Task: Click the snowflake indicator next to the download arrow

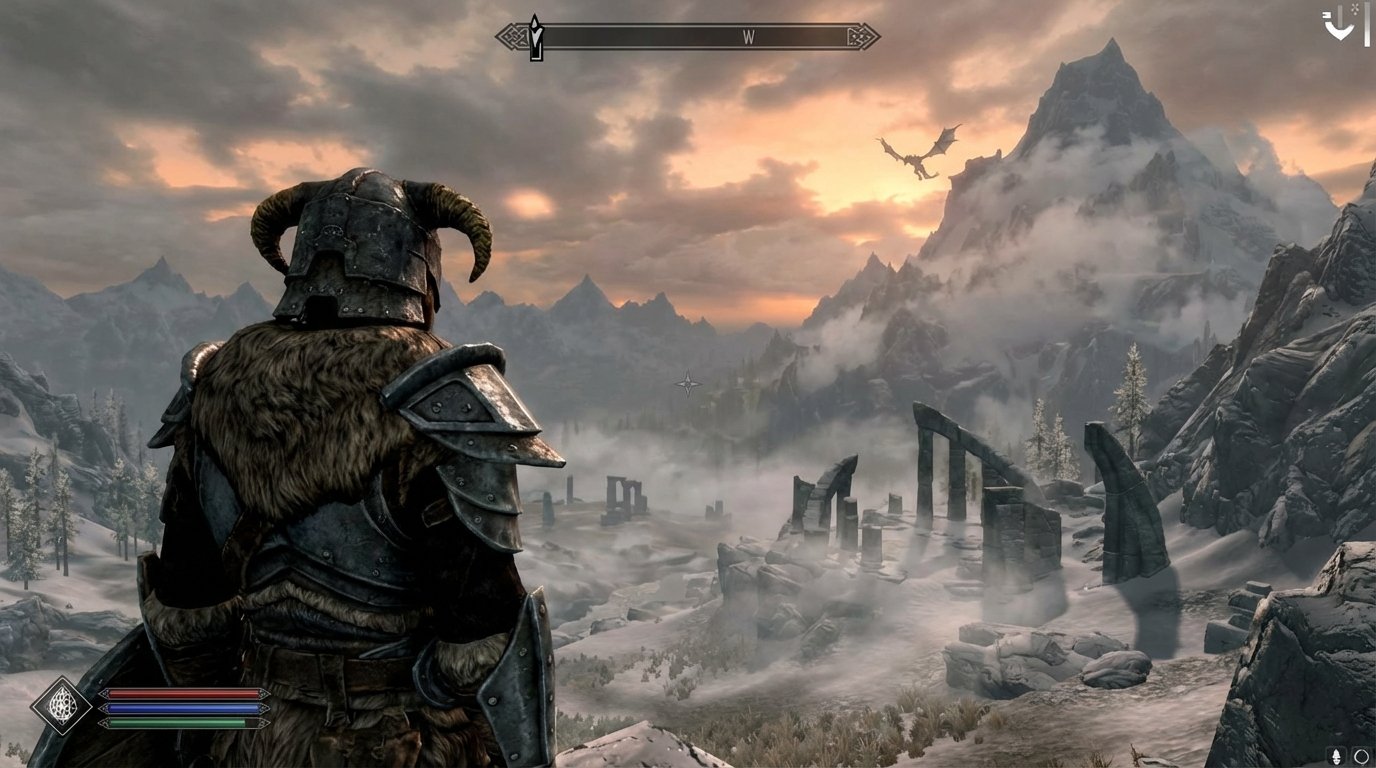Action: pyautogui.click(x=1354, y=9)
